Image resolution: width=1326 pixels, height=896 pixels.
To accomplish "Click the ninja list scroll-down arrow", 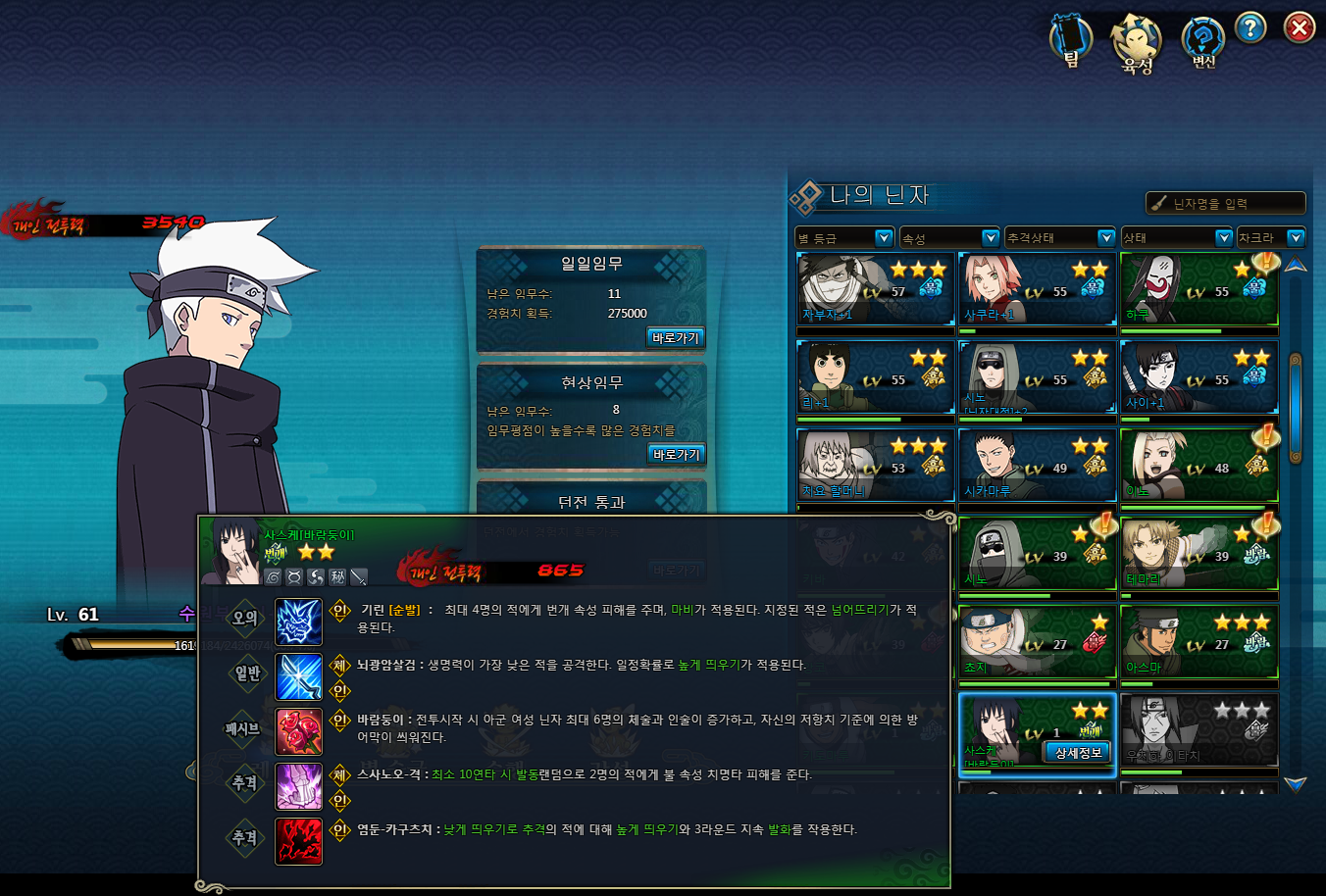I will click(1296, 784).
